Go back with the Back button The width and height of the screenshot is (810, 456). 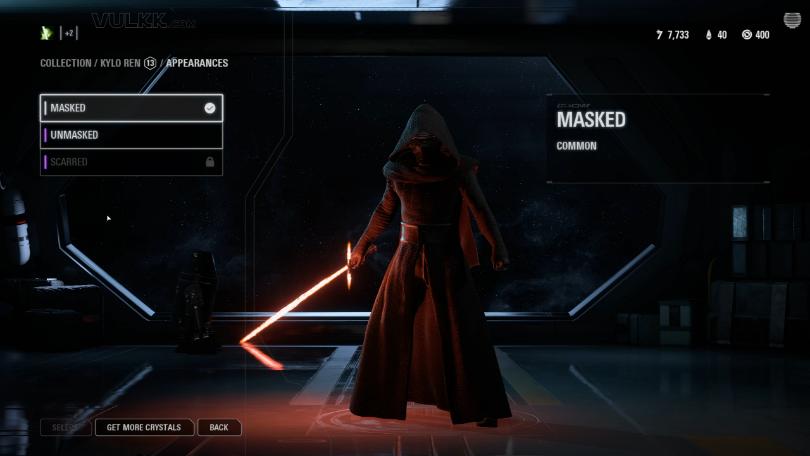click(x=219, y=427)
